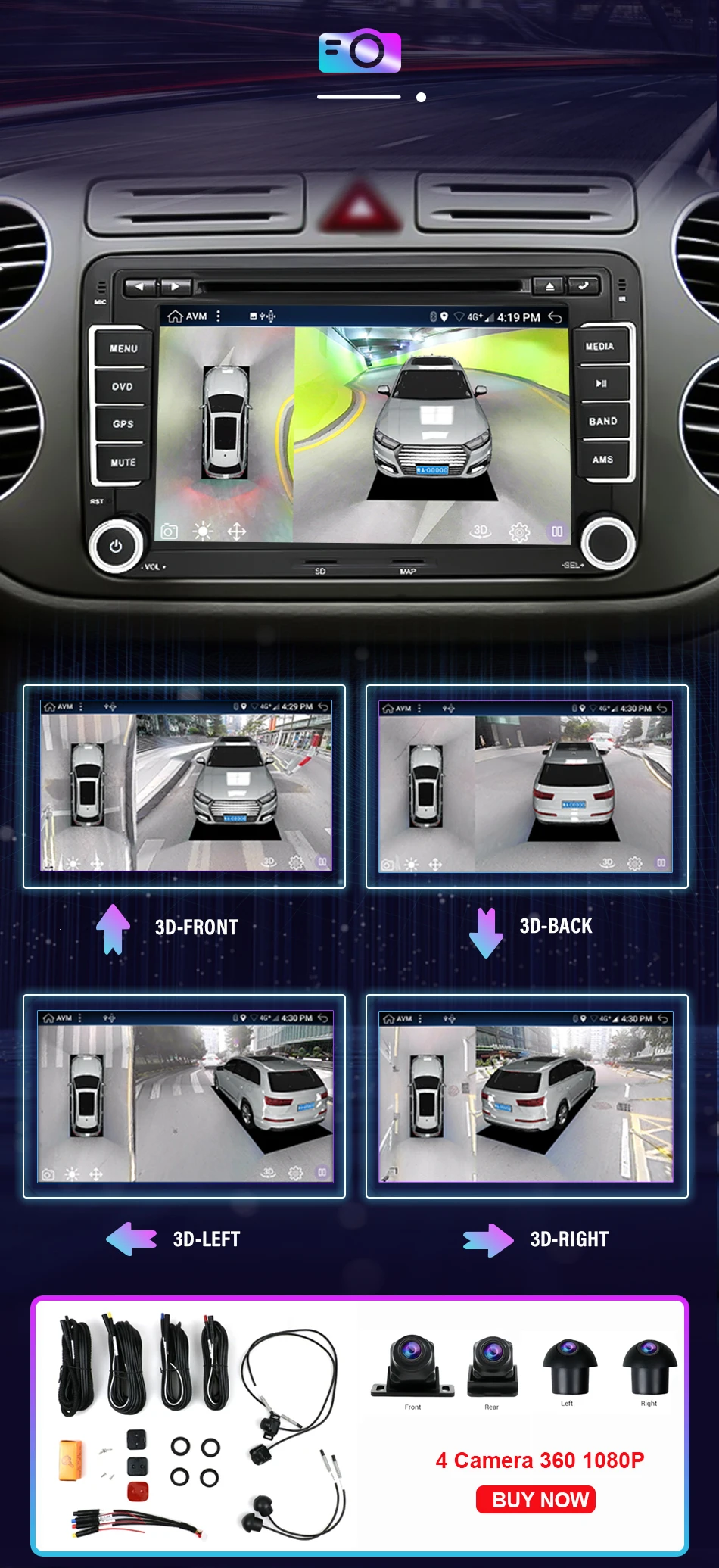The width and height of the screenshot is (719, 1568).
Task: Click the power knob on the stereo
Action: pos(116,546)
